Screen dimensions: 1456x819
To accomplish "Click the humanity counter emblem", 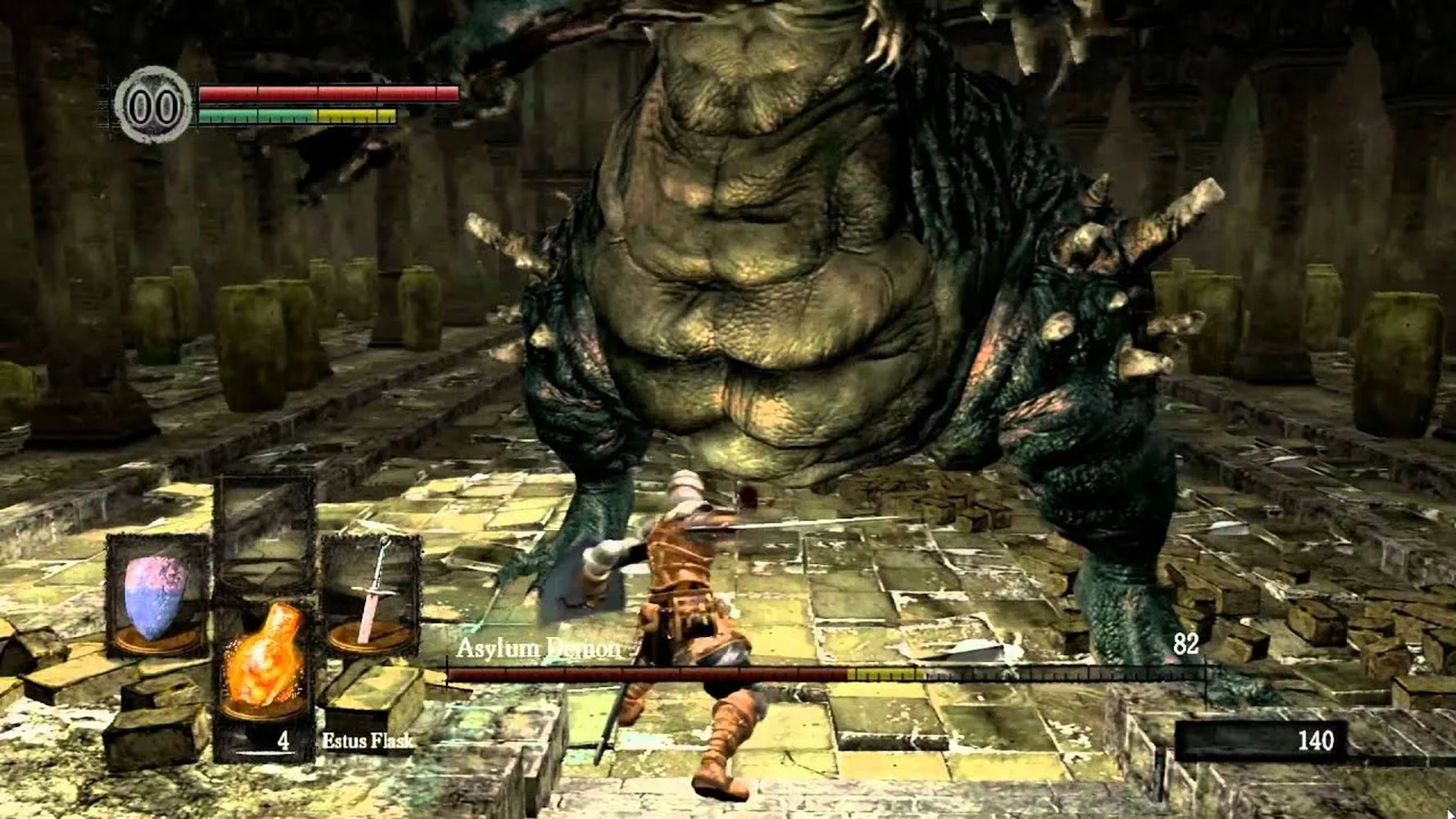I will point(152,106).
